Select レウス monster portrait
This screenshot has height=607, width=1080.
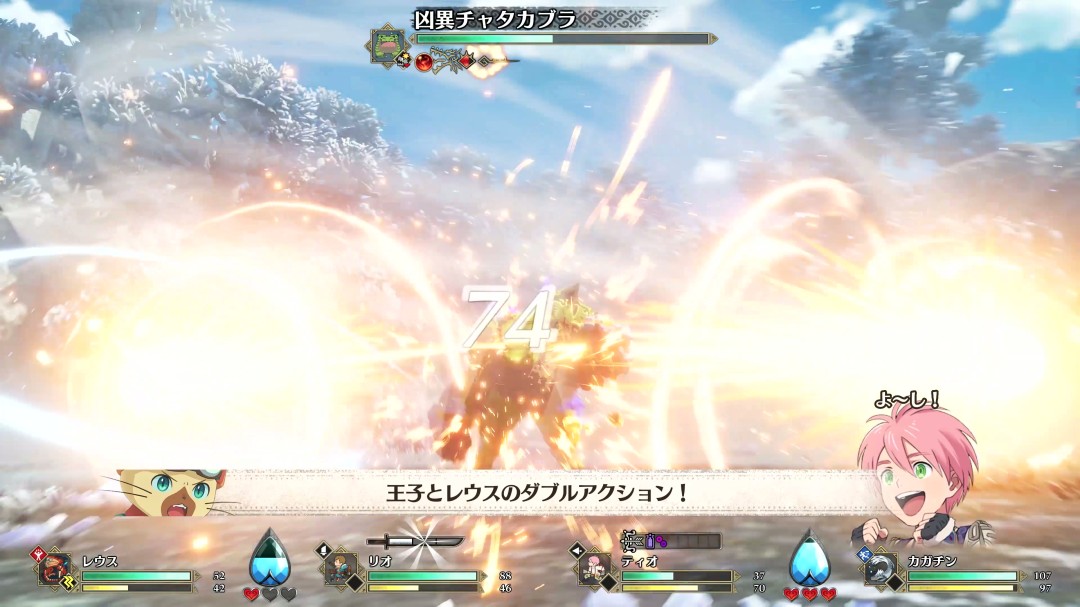(57, 569)
